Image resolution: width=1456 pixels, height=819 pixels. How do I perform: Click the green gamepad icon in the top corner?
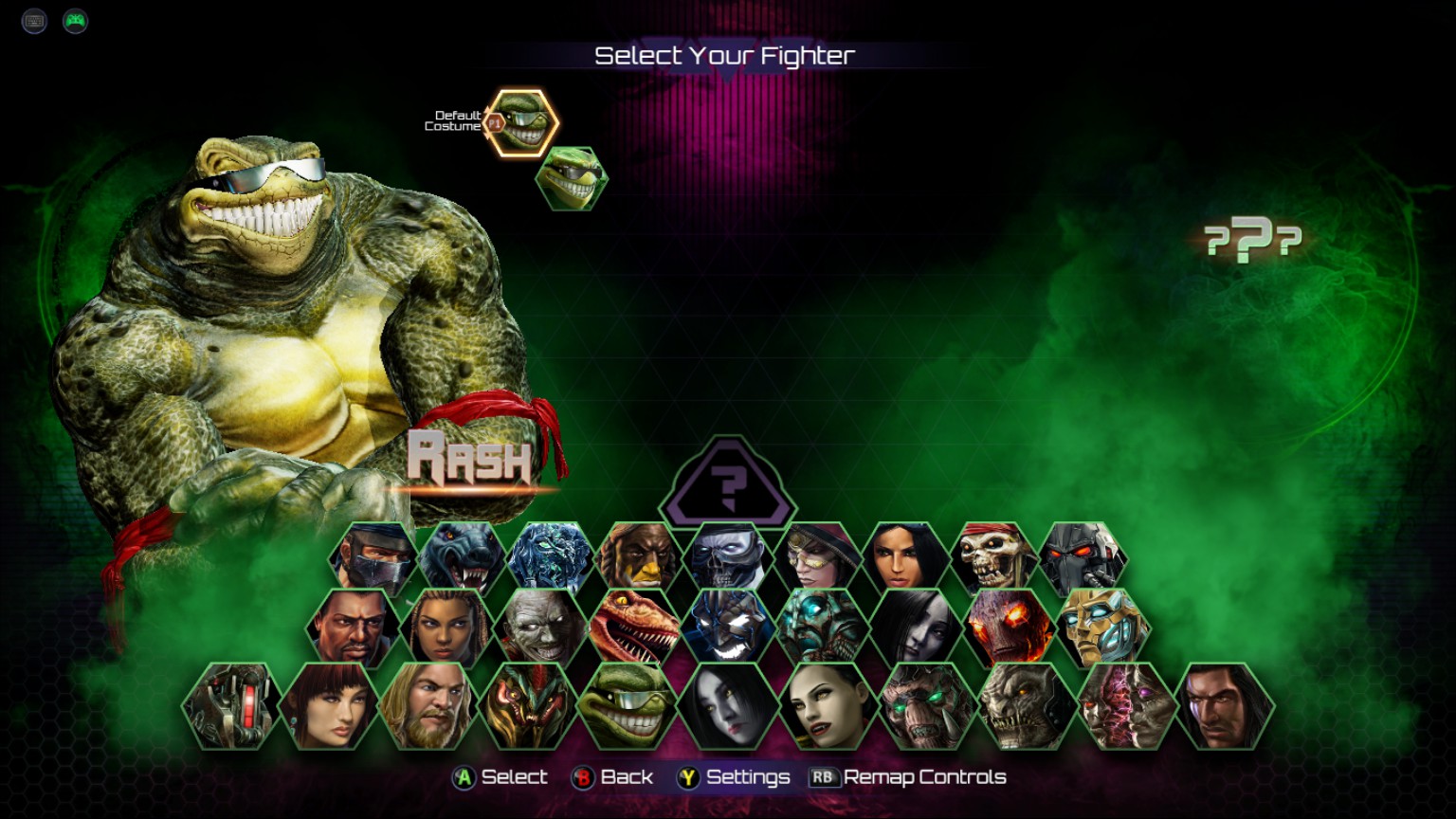75,21
